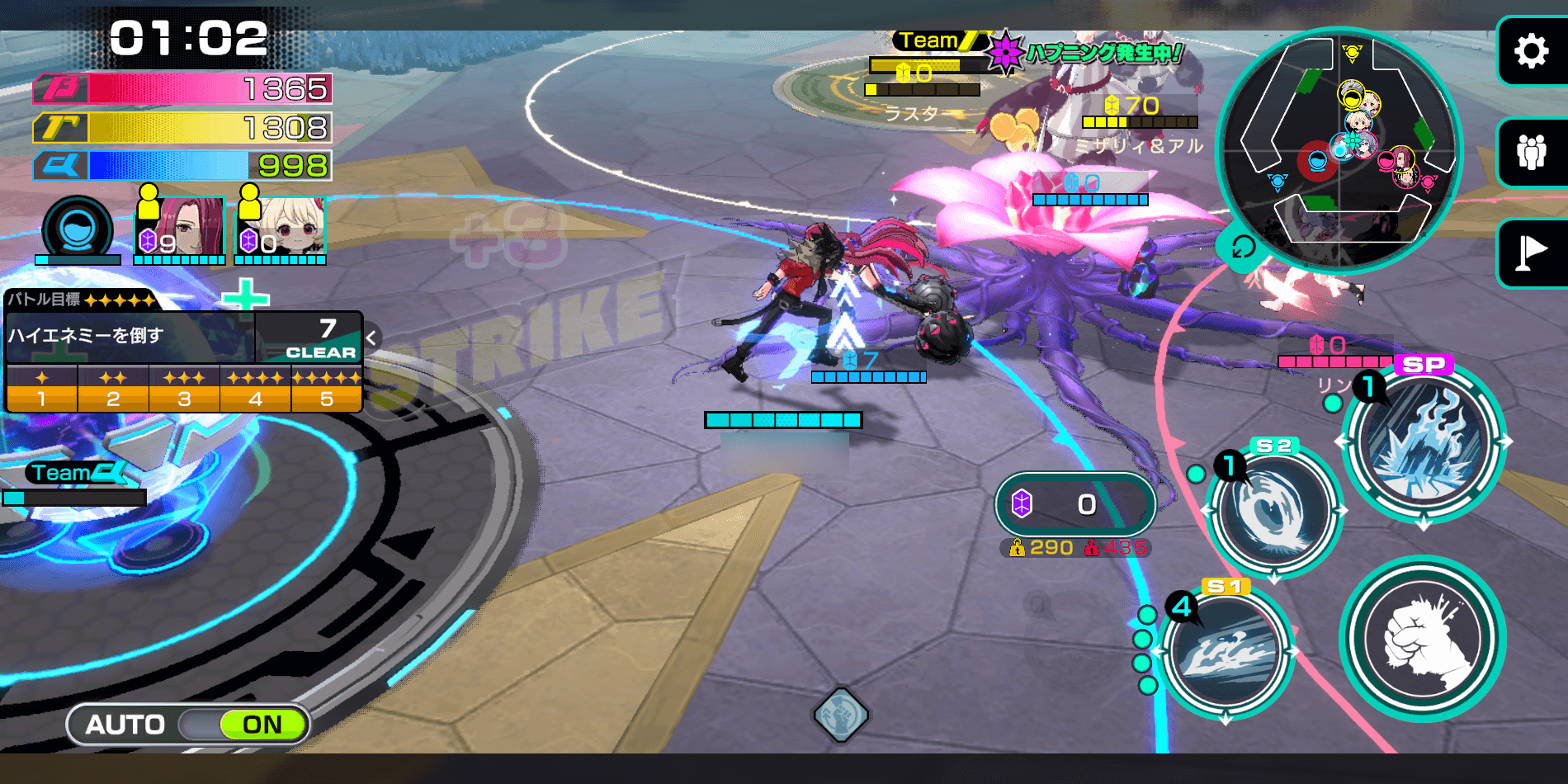Viewport: 1568px width, 784px height.
Task: Tap the fist basic attack button
Action: click(x=1423, y=639)
